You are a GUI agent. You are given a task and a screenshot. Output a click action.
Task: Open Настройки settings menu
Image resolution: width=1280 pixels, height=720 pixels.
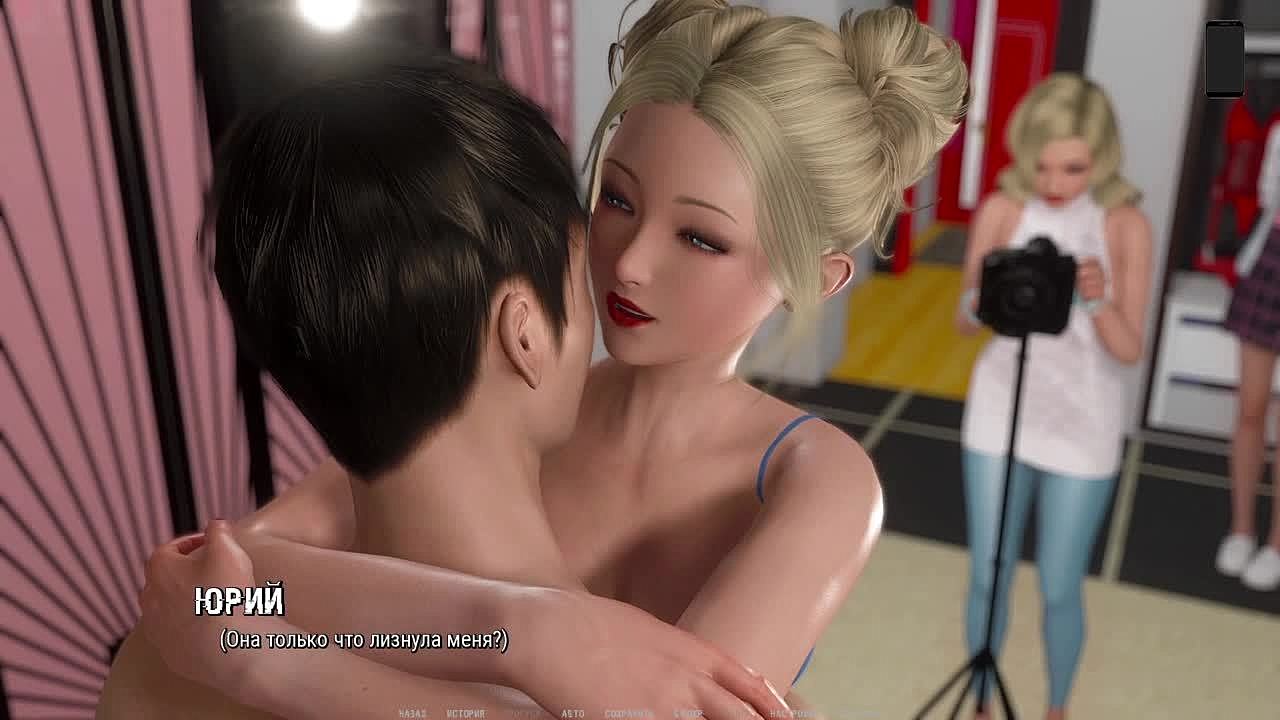pos(793,714)
